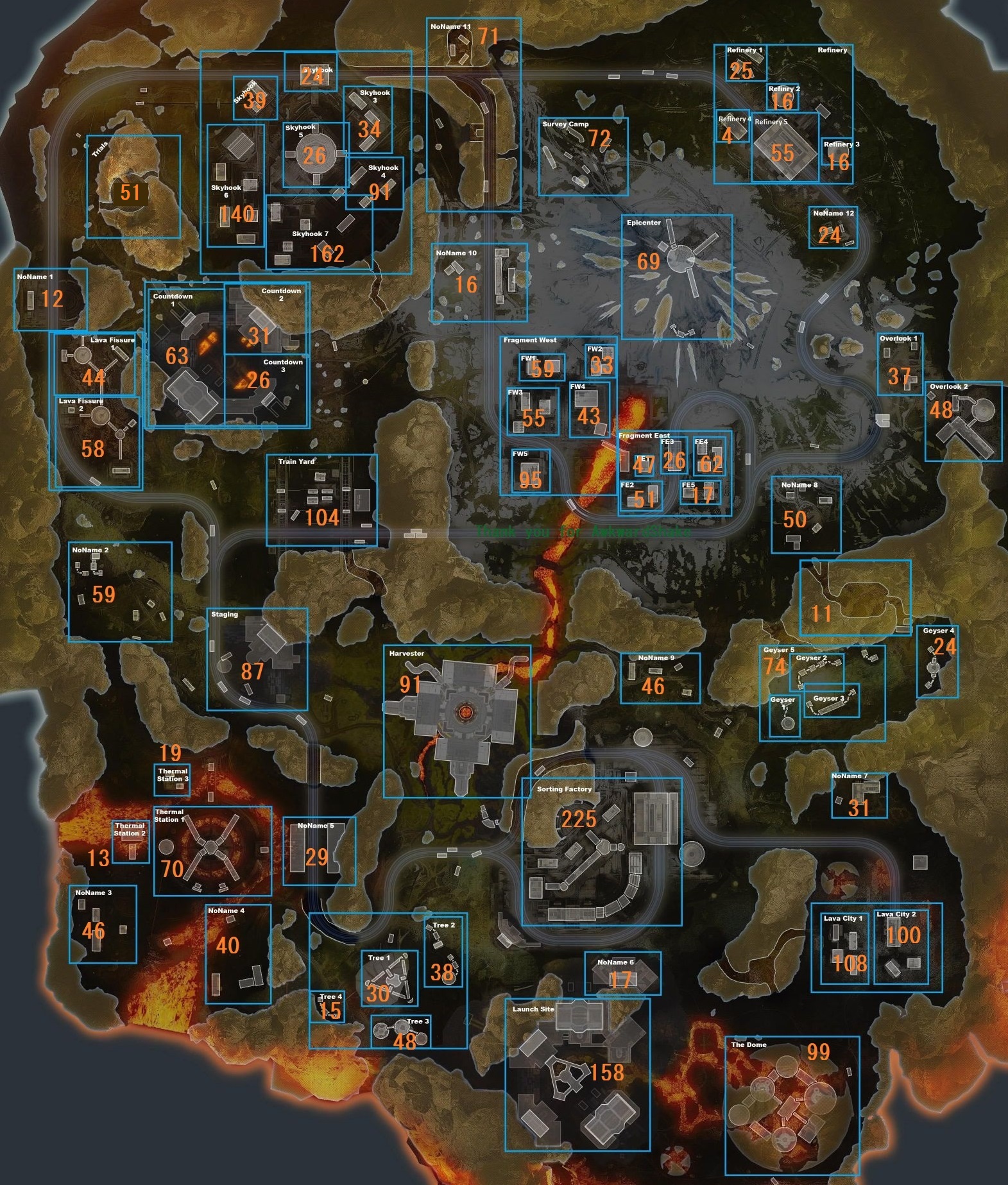Pick the Sorting Factory region box

point(601,851)
